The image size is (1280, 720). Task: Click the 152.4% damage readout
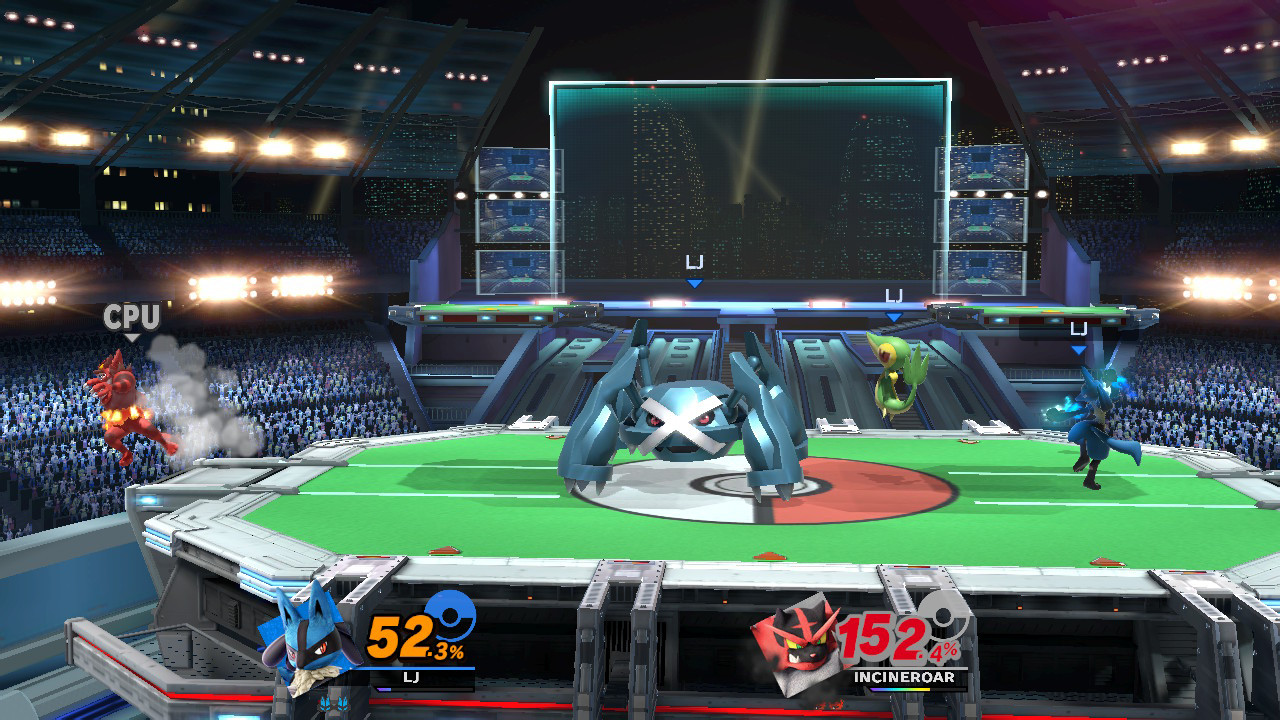click(890, 637)
